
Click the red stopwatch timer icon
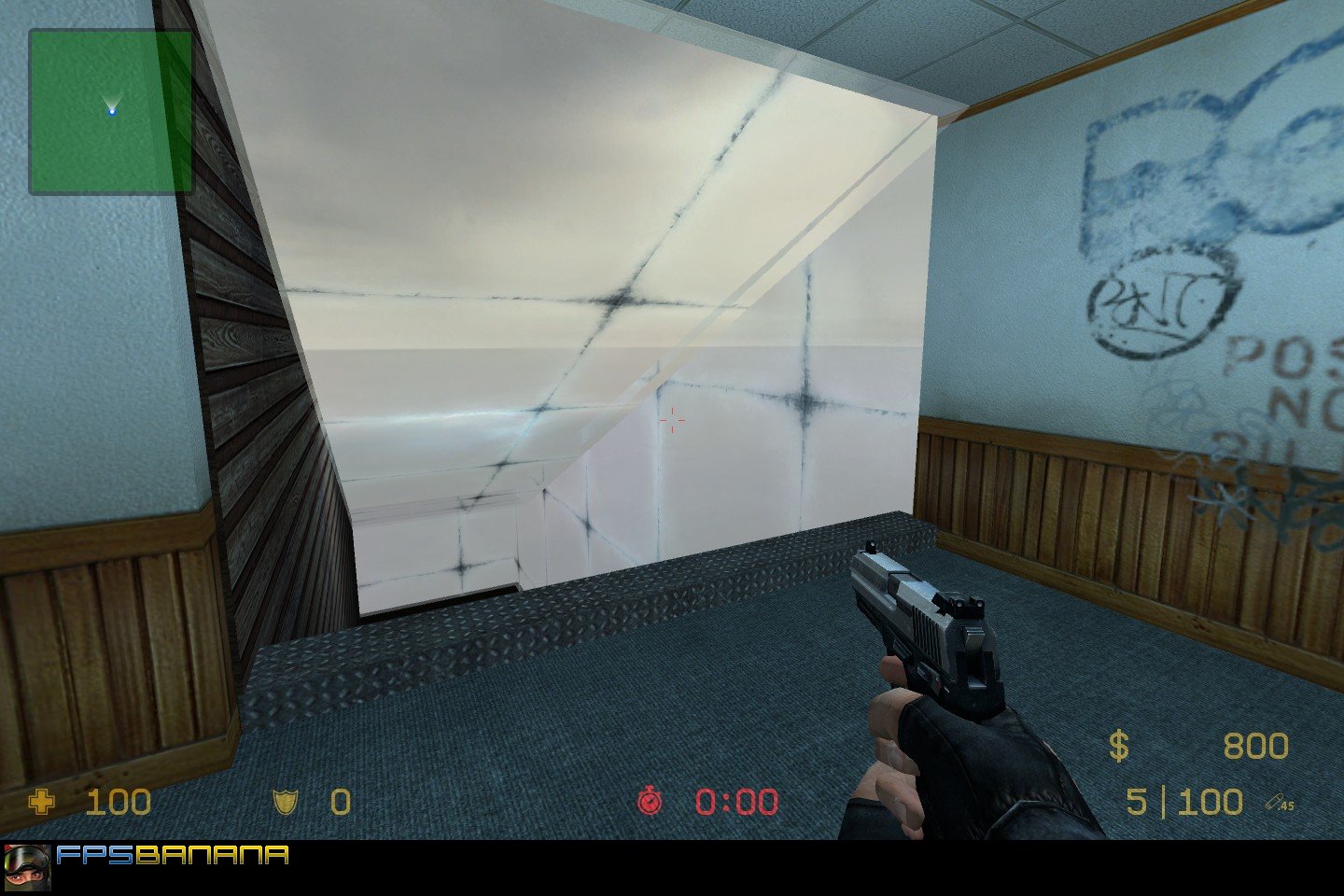(651, 803)
